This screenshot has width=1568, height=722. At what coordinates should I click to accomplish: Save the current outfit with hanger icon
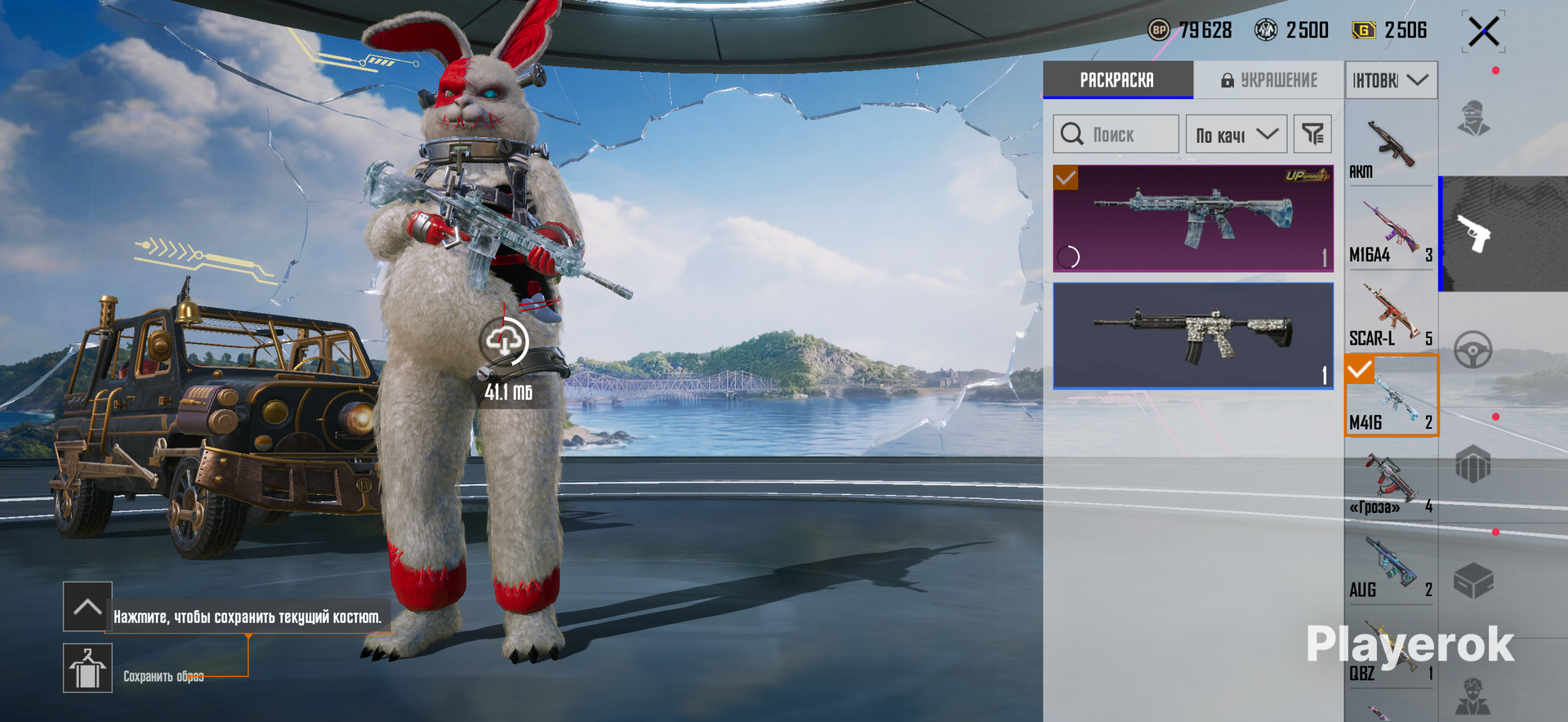tap(87, 668)
